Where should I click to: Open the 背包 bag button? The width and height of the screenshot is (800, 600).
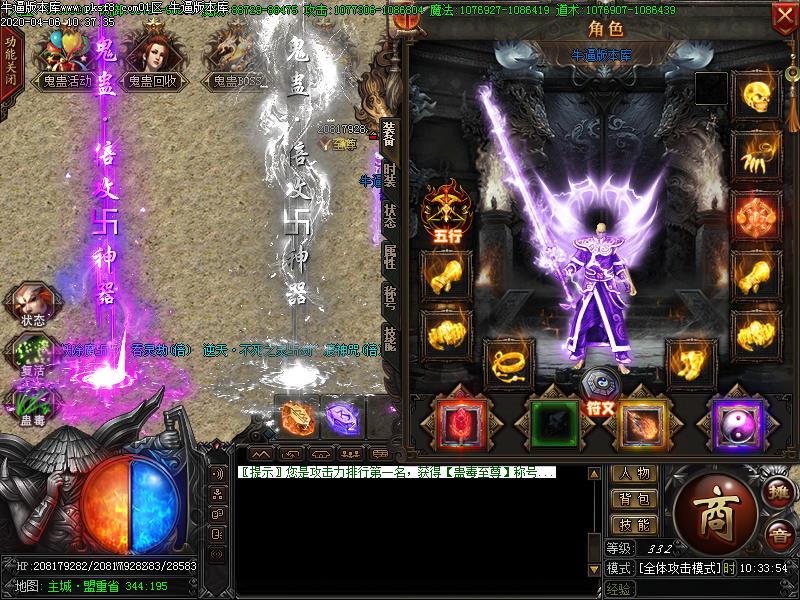(x=634, y=498)
